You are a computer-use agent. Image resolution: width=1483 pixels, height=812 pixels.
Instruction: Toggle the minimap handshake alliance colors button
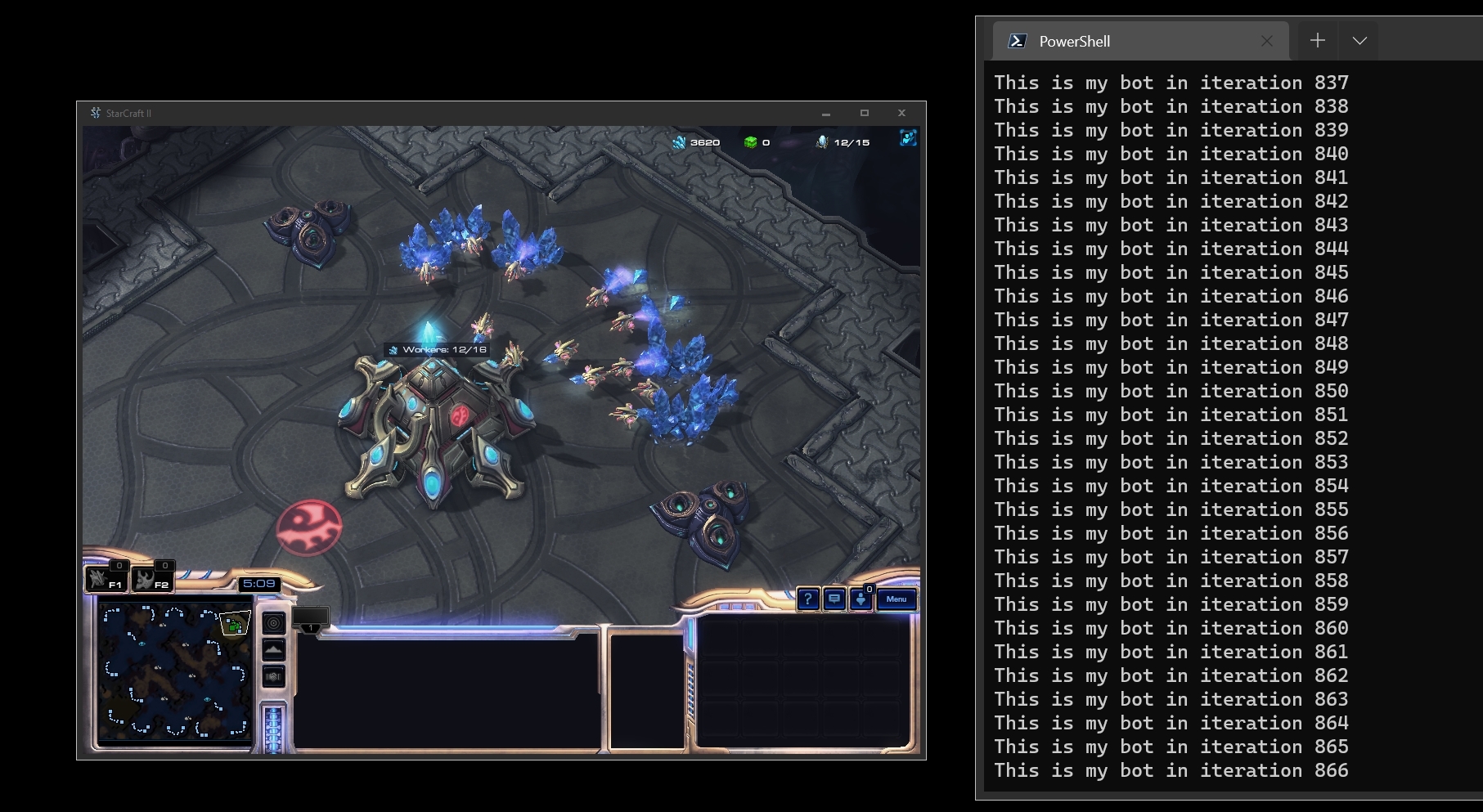coord(274,676)
